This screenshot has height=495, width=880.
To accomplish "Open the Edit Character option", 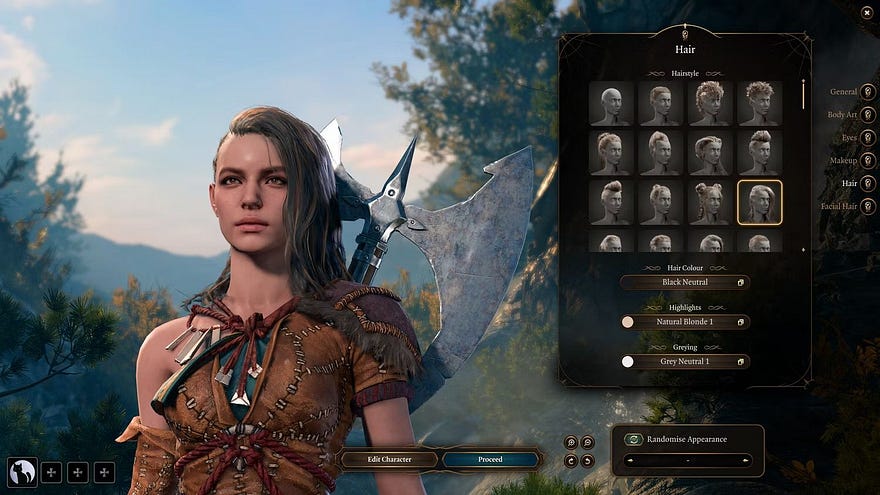I will point(390,460).
